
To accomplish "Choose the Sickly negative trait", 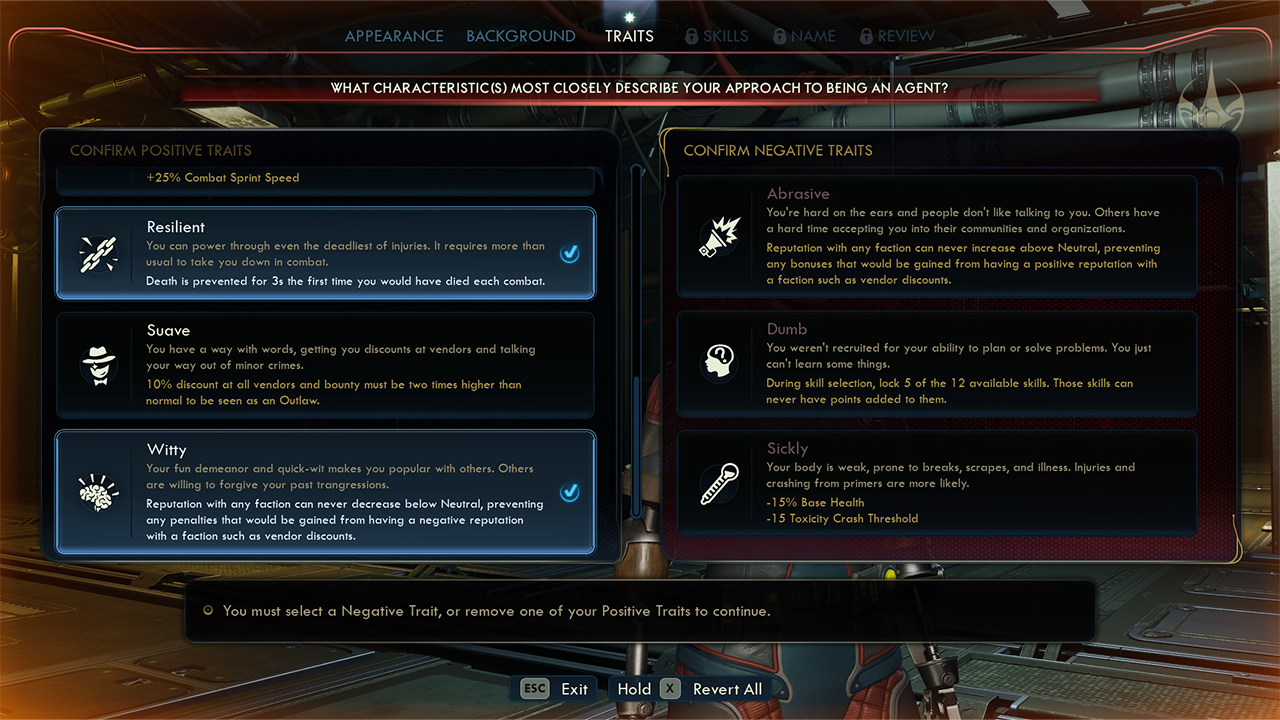I will click(x=937, y=483).
